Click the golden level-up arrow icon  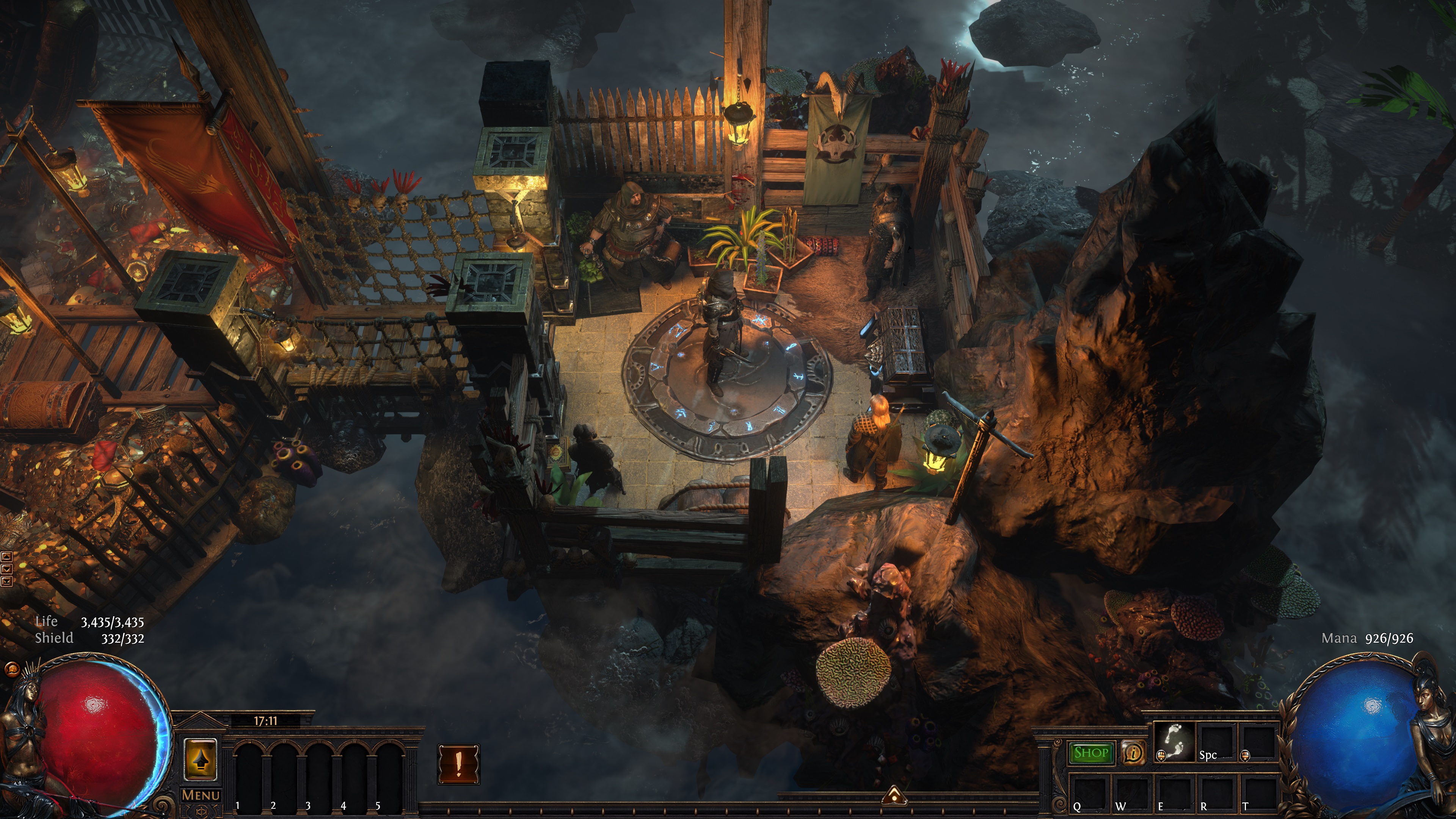pyautogui.click(x=201, y=759)
